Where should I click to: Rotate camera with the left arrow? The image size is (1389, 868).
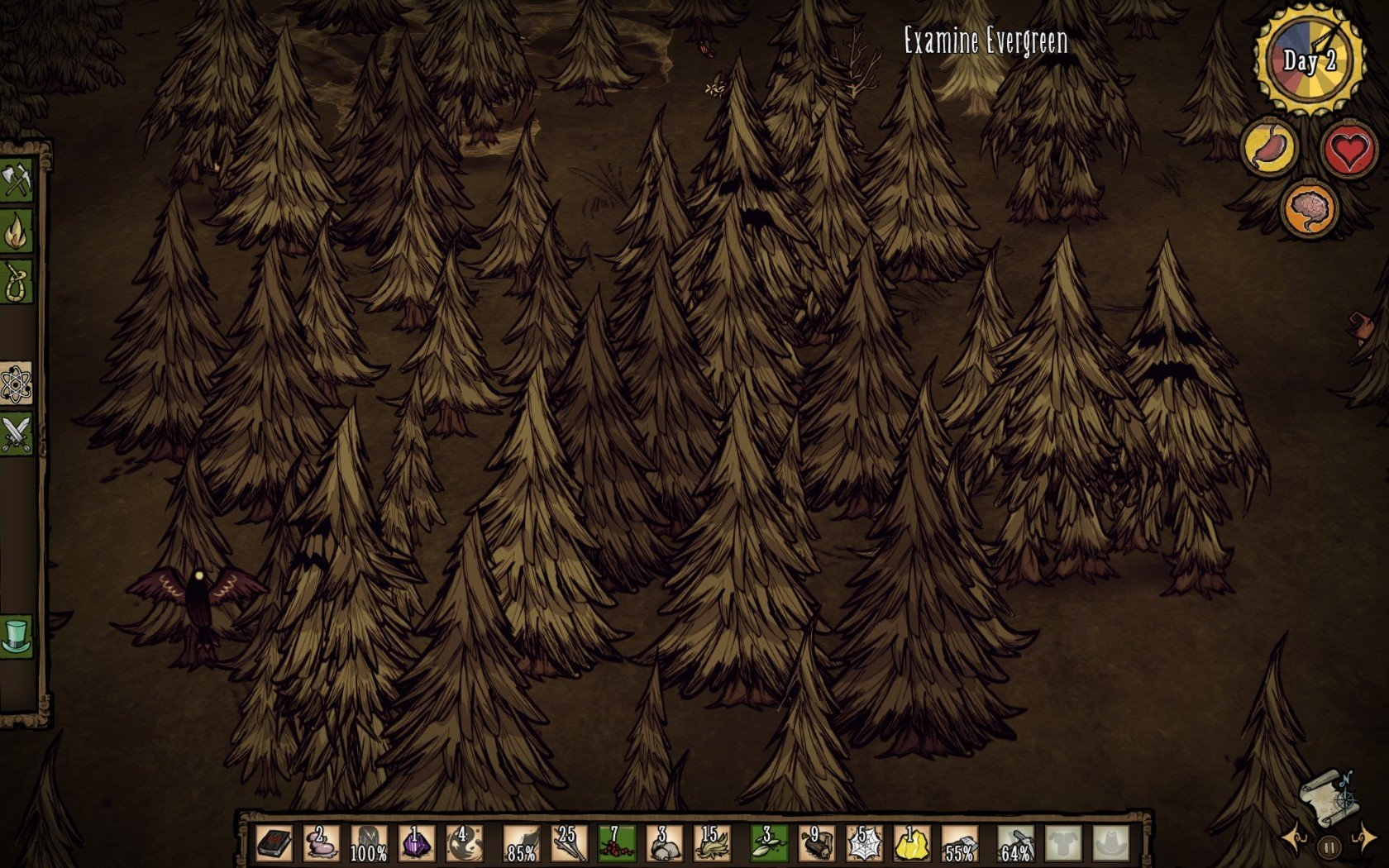pos(1295,840)
